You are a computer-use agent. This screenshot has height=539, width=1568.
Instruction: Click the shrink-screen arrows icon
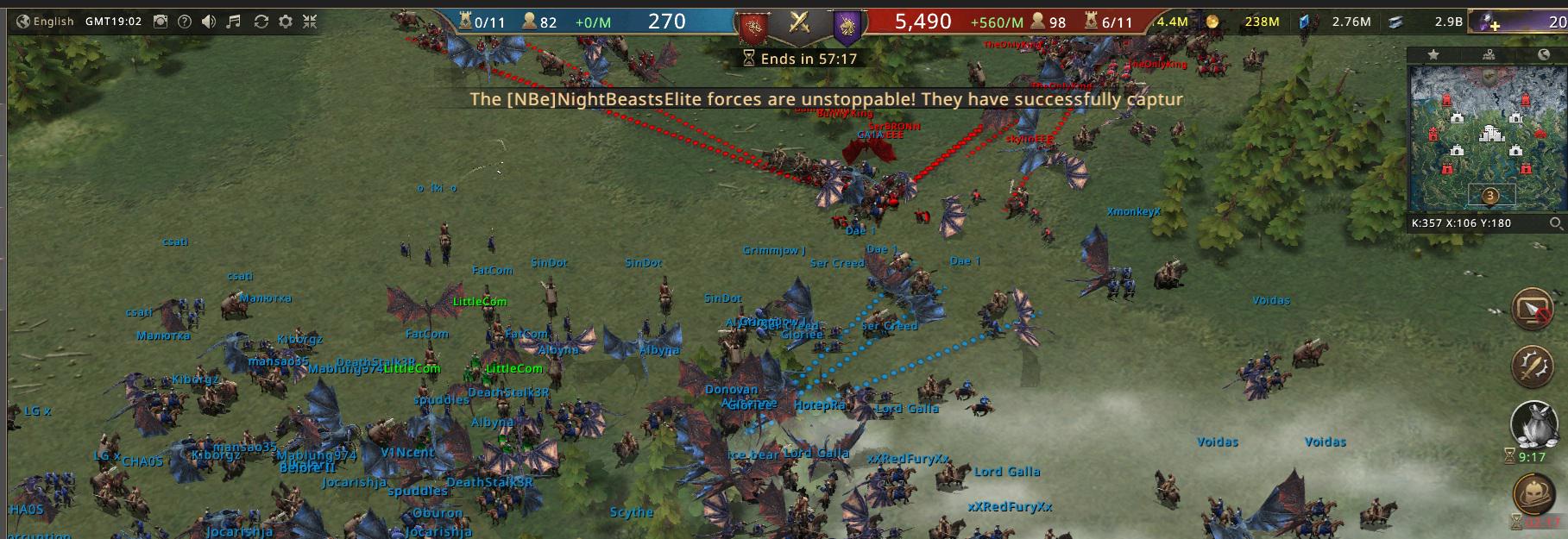(x=310, y=22)
